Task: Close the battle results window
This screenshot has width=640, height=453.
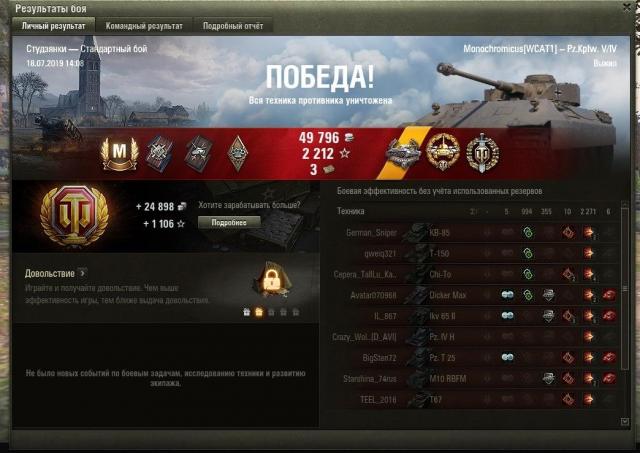Action: click(627, 8)
